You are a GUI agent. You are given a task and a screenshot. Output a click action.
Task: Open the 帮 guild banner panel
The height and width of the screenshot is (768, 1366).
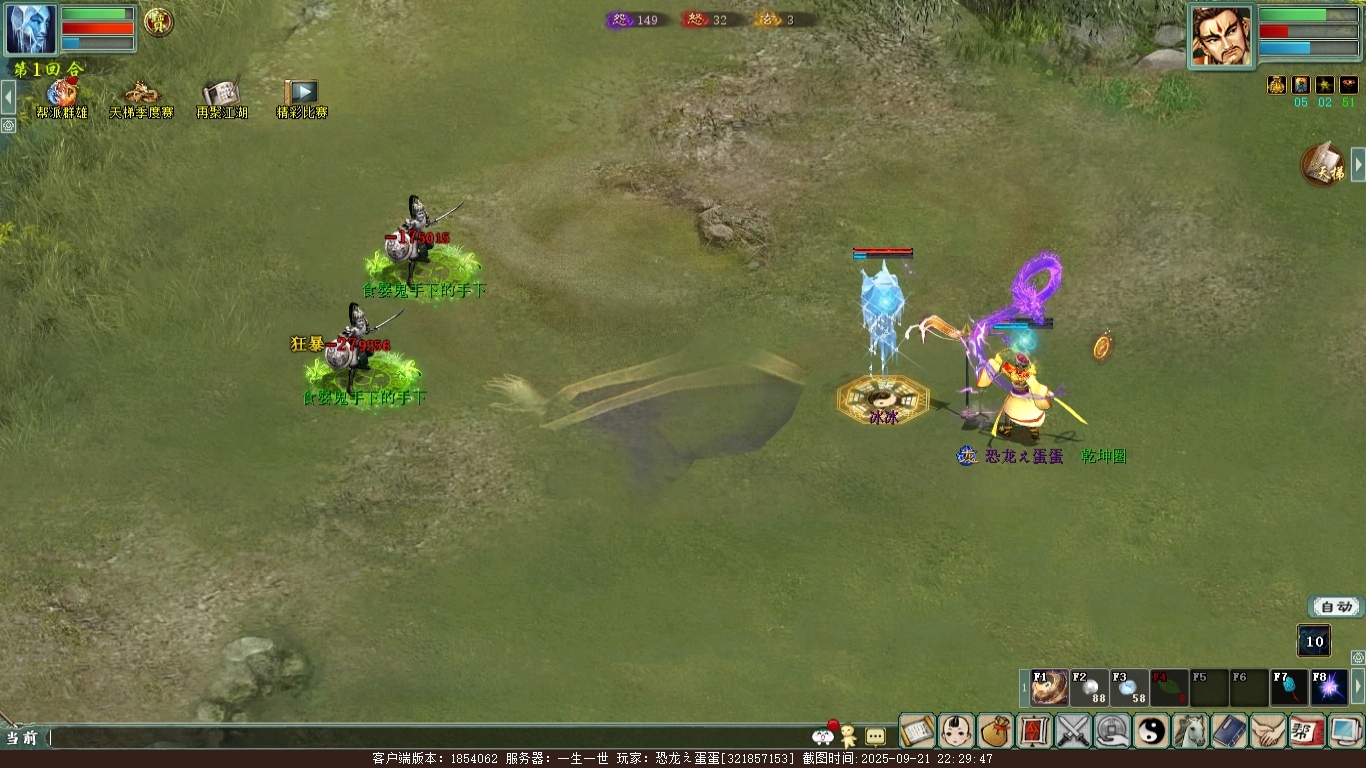pos(1307,731)
